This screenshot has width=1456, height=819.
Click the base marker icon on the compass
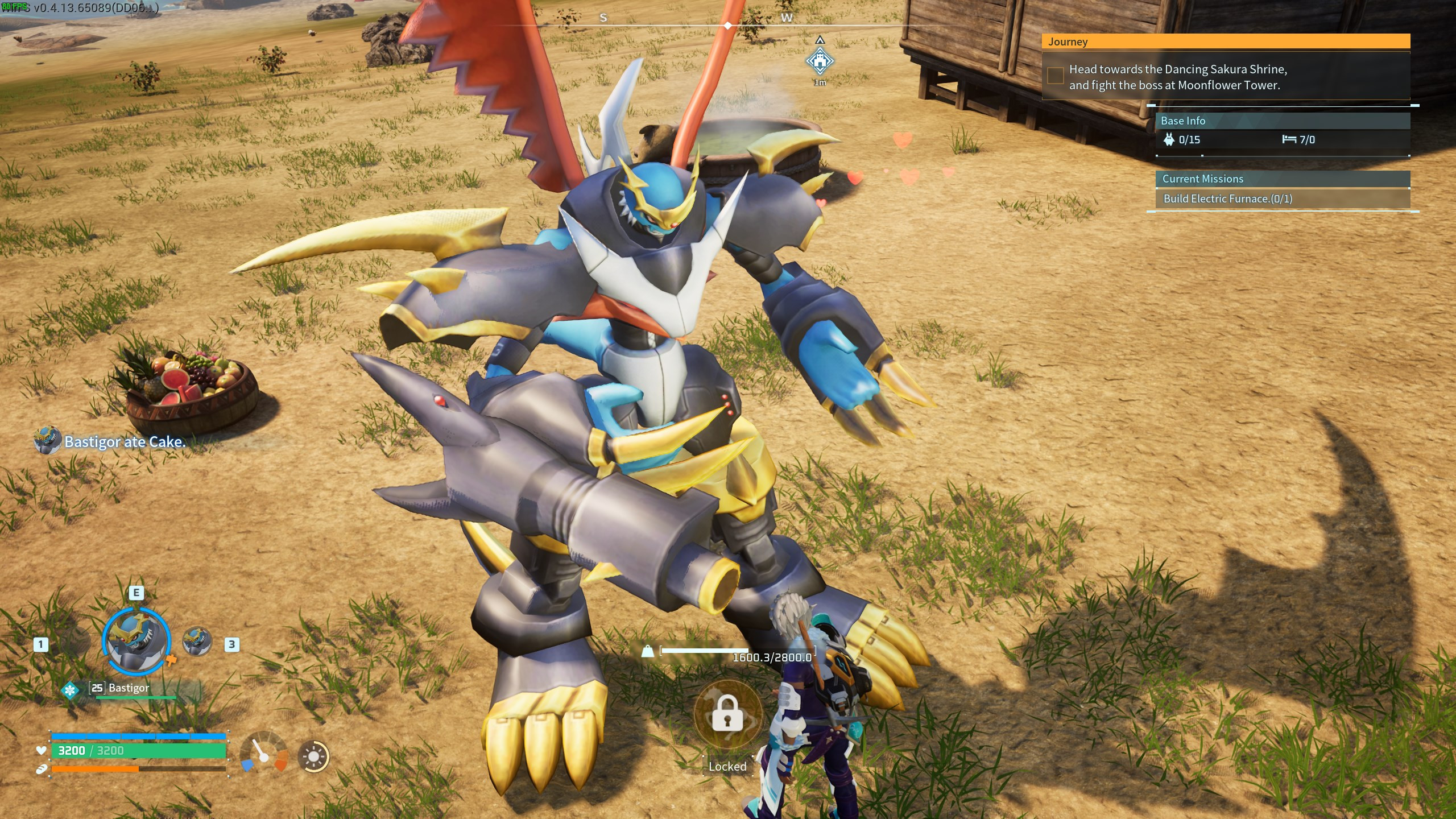tap(819, 60)
